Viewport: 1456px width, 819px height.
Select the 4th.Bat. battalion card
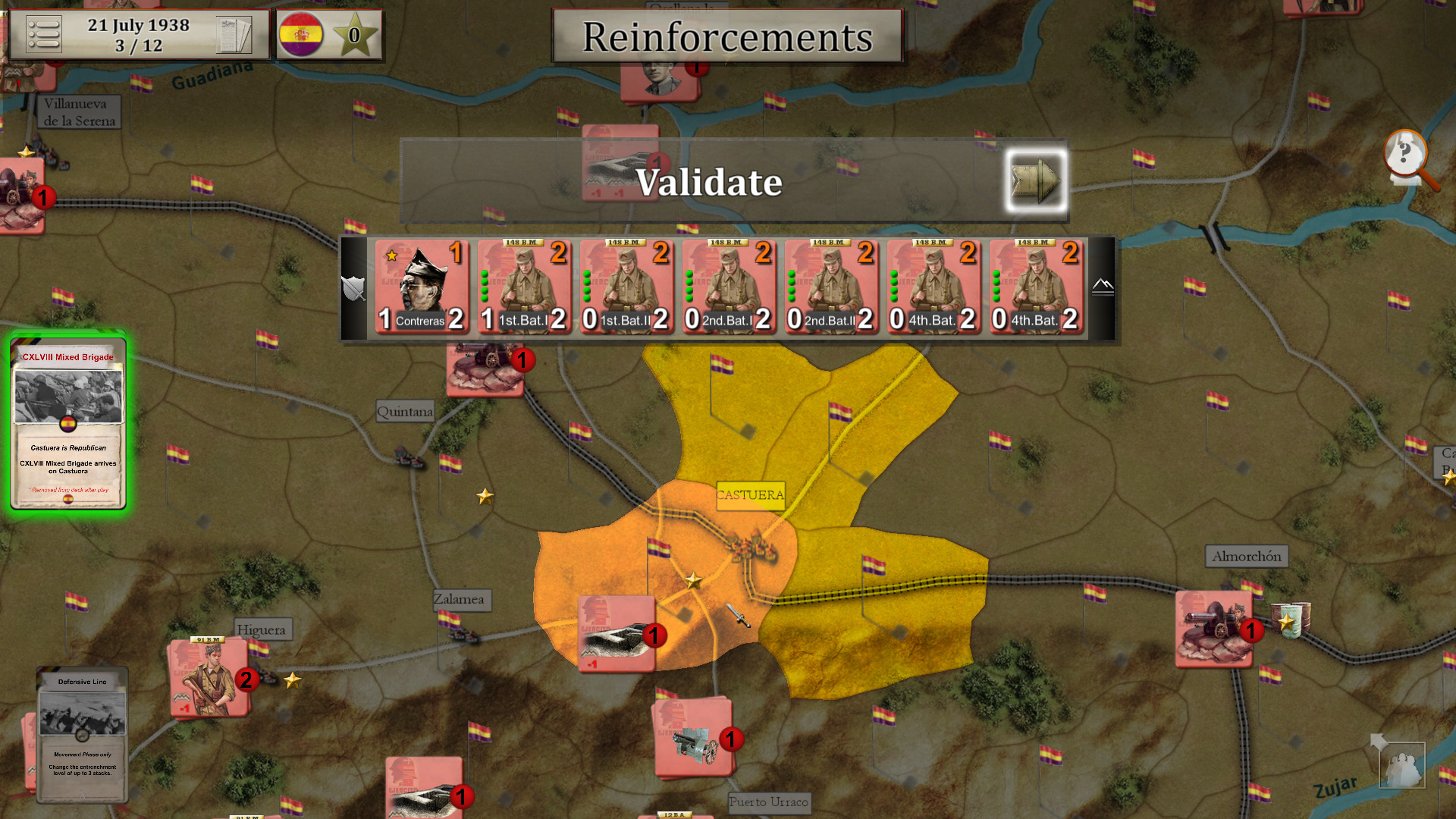[x=934, y=288]
